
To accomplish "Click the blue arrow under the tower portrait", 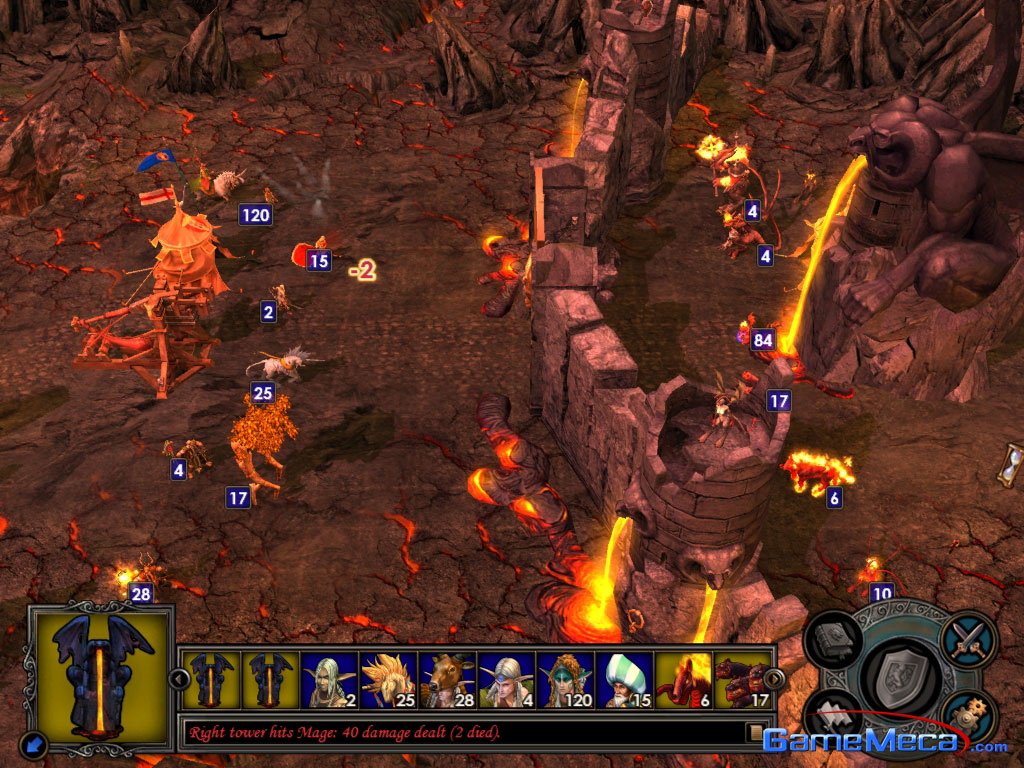I will pyautogui.click(x=33, y=743).
